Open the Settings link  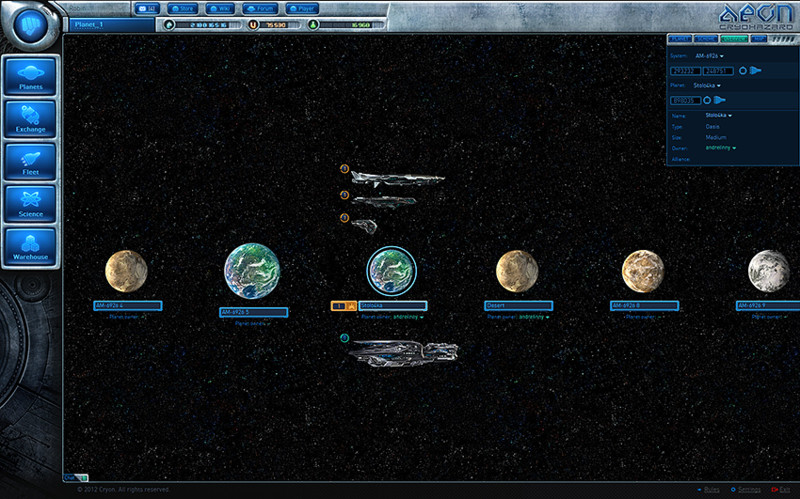pyautogui.click(x=749, y=490)
